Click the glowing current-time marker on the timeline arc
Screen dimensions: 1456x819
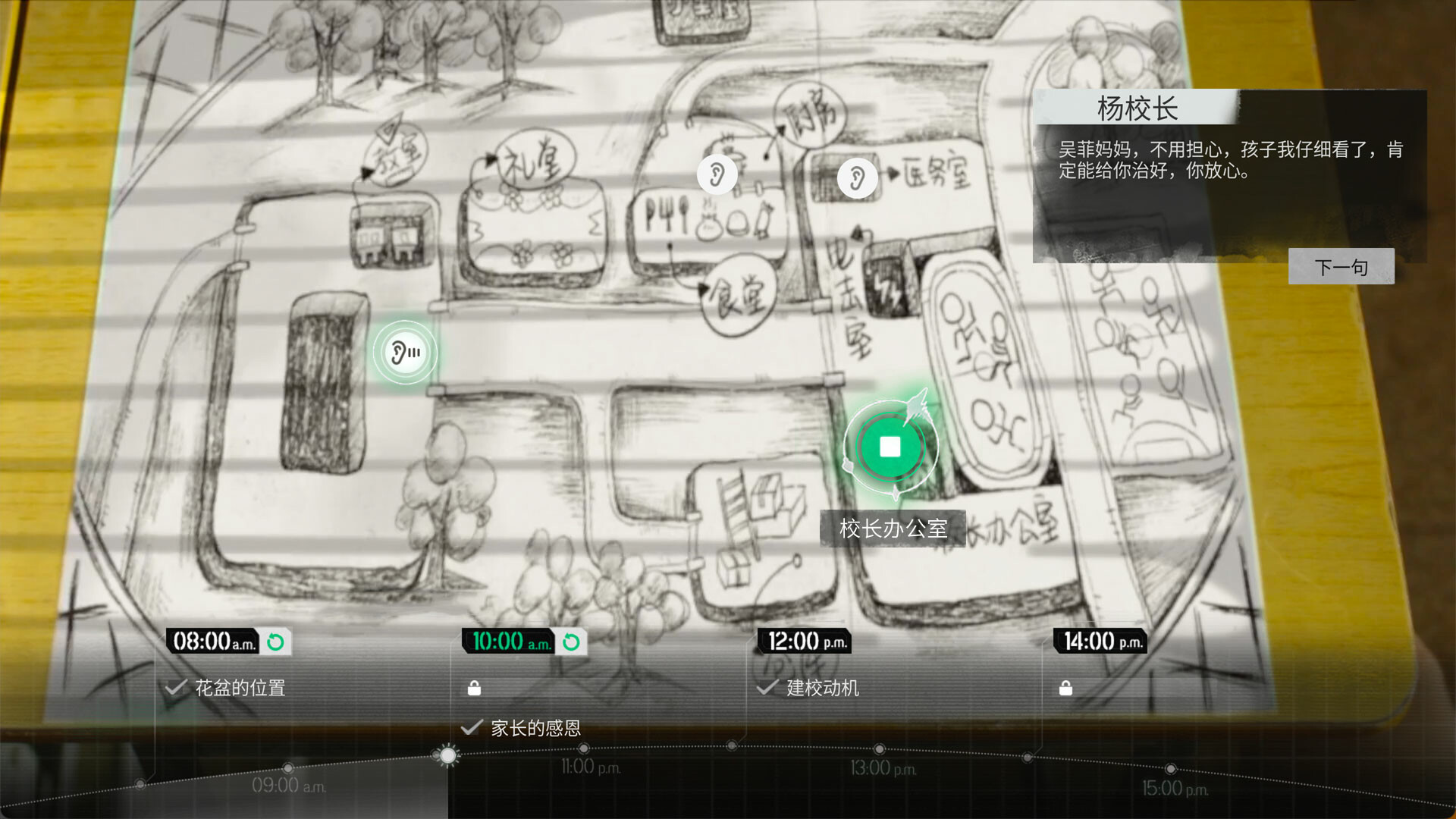(448, 756)
